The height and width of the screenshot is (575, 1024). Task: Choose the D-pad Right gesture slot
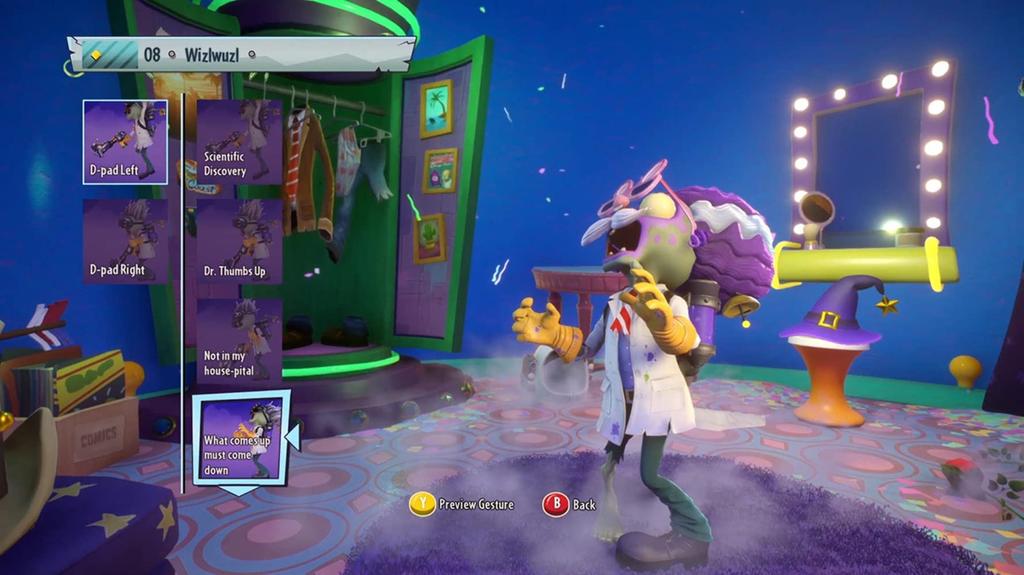tap(125, 241)
